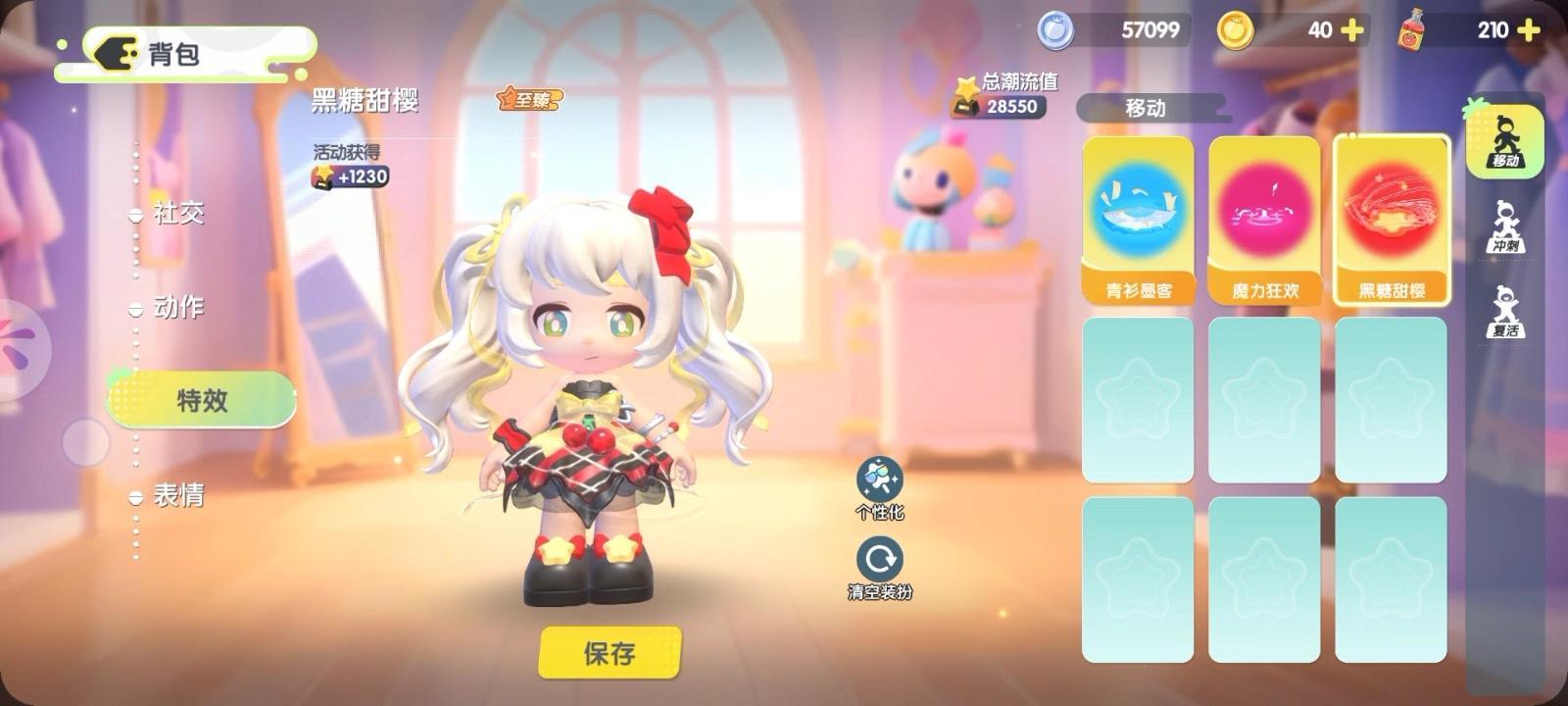Viewport: 1568px width, 706px height.
Task: Click the 至臻 quality badge
Action: (x=528, y=100)
